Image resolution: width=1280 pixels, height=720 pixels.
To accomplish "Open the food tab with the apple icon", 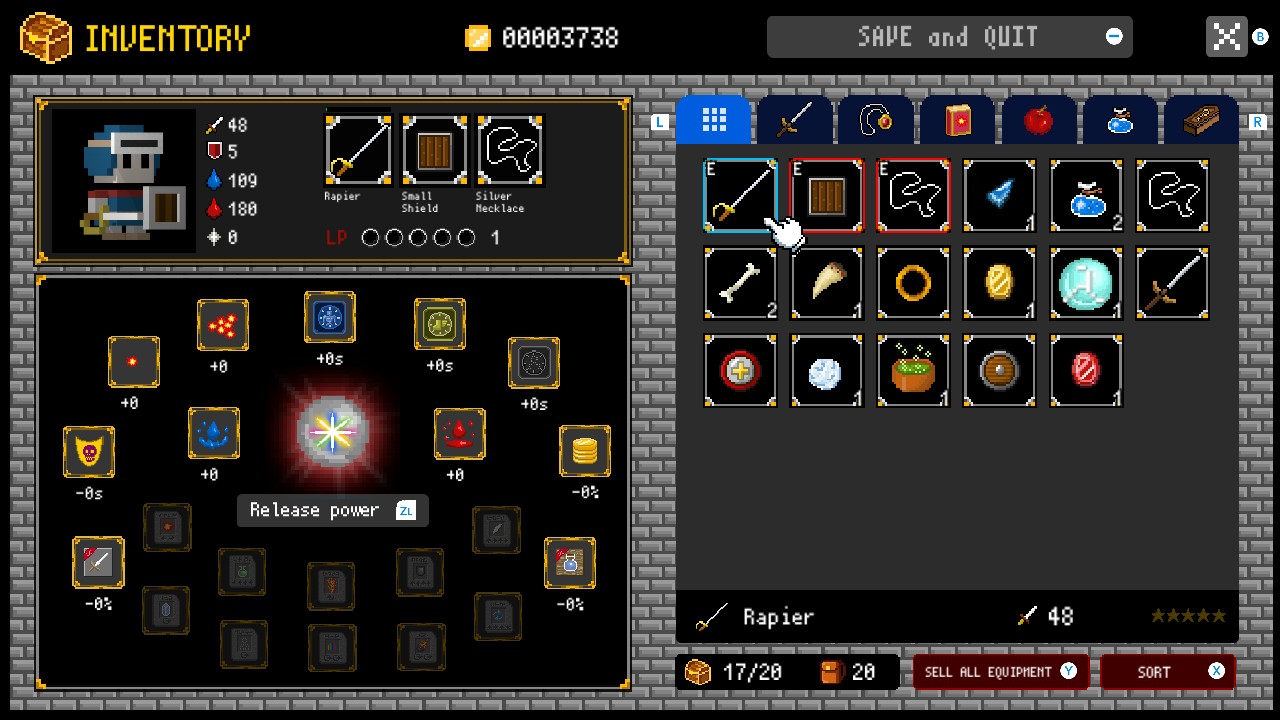I will tap(1039, 119).
